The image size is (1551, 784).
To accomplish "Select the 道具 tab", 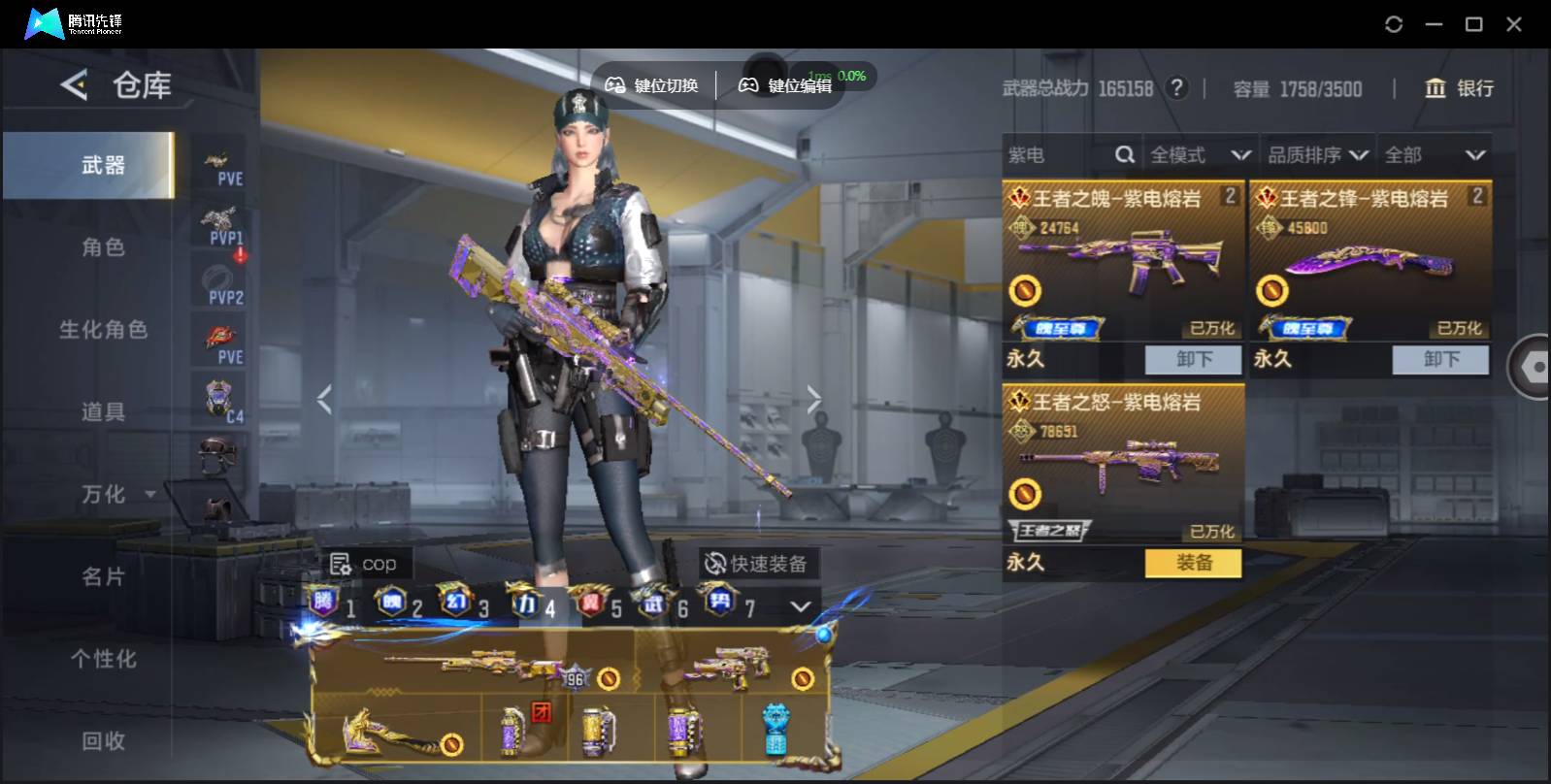I will coord(103,412).
